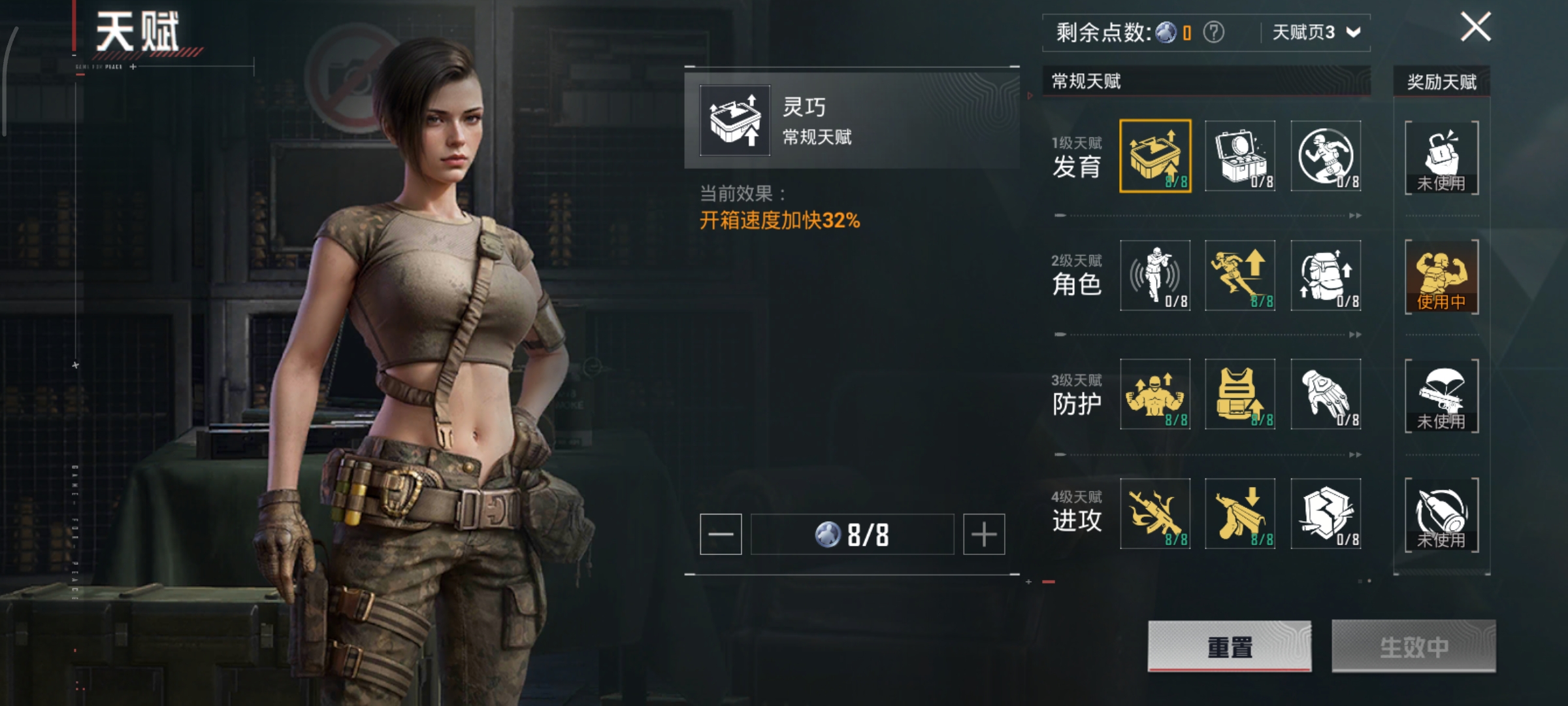Select the in-use muscular soldier reward talent

pyautogui.click(x=1441, y=277)
